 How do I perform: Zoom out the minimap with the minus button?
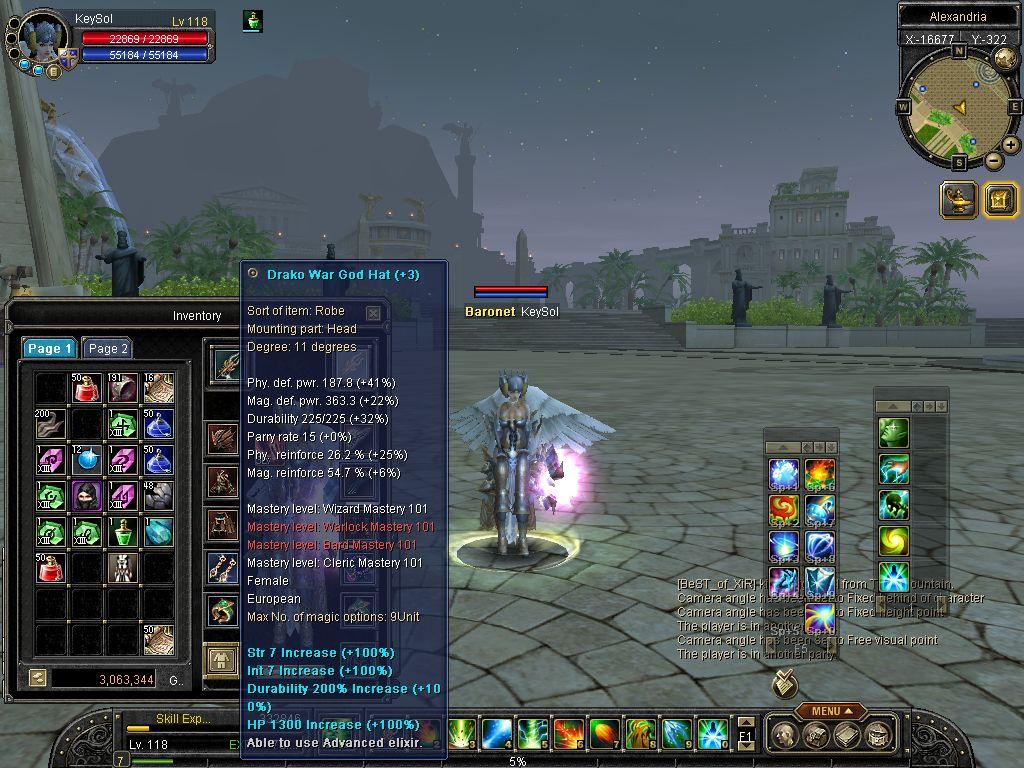coord(993,160)
